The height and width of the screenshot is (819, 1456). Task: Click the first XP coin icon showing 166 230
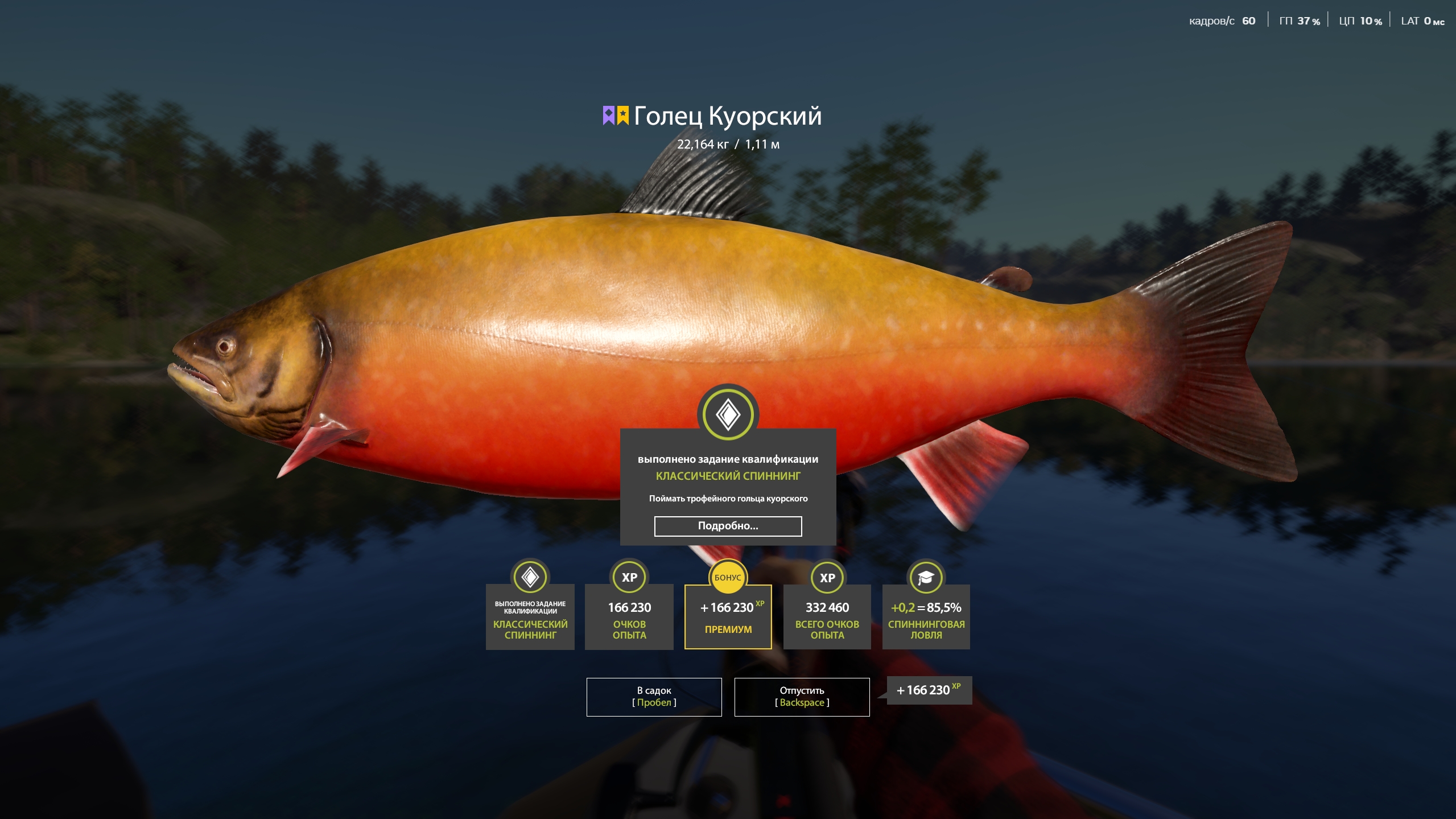click(x=629, y=577)
